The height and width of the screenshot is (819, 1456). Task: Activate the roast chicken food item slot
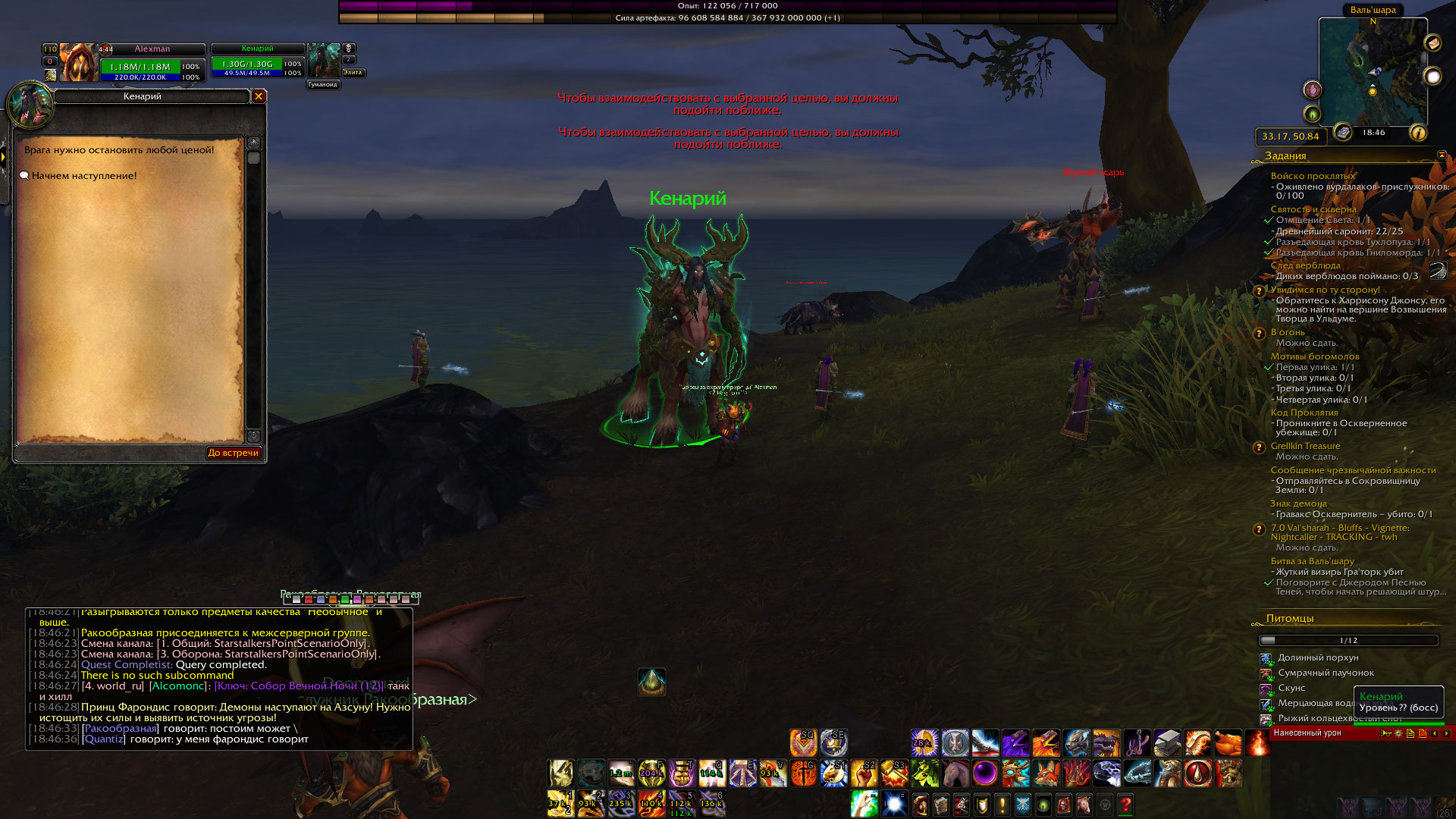click(x=1228, y=743)
